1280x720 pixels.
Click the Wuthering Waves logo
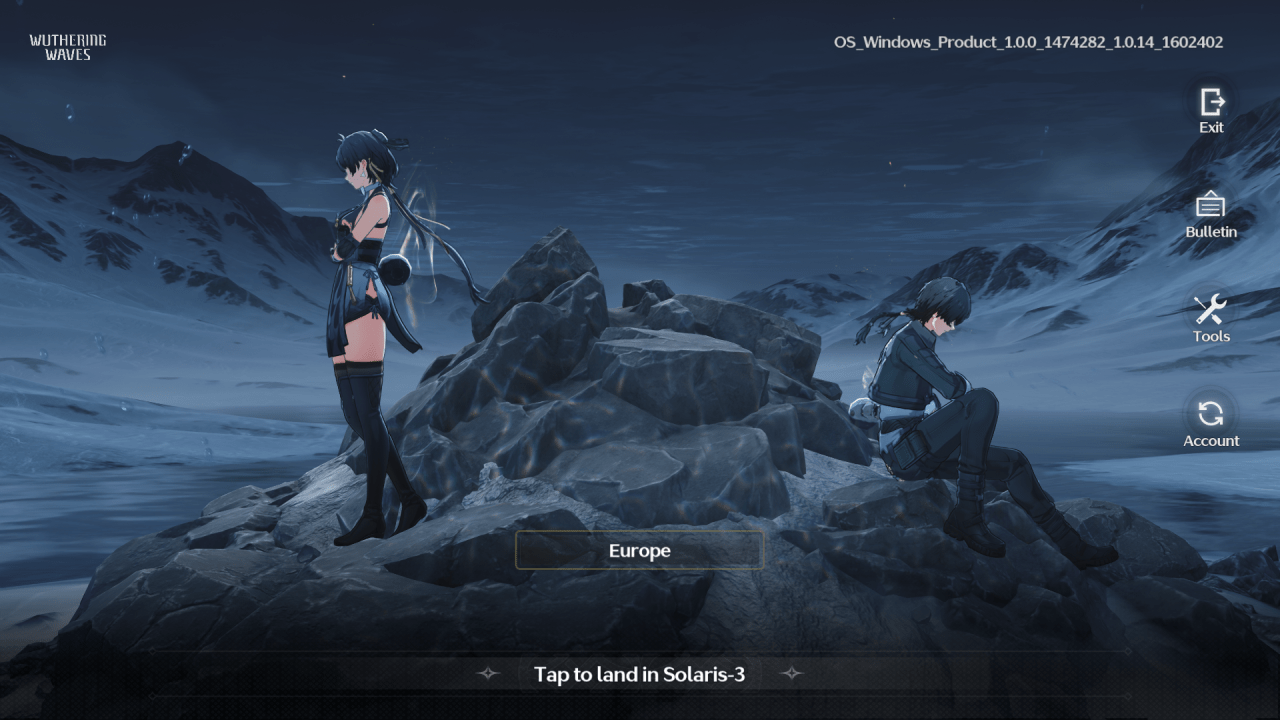tap(66, 46)
